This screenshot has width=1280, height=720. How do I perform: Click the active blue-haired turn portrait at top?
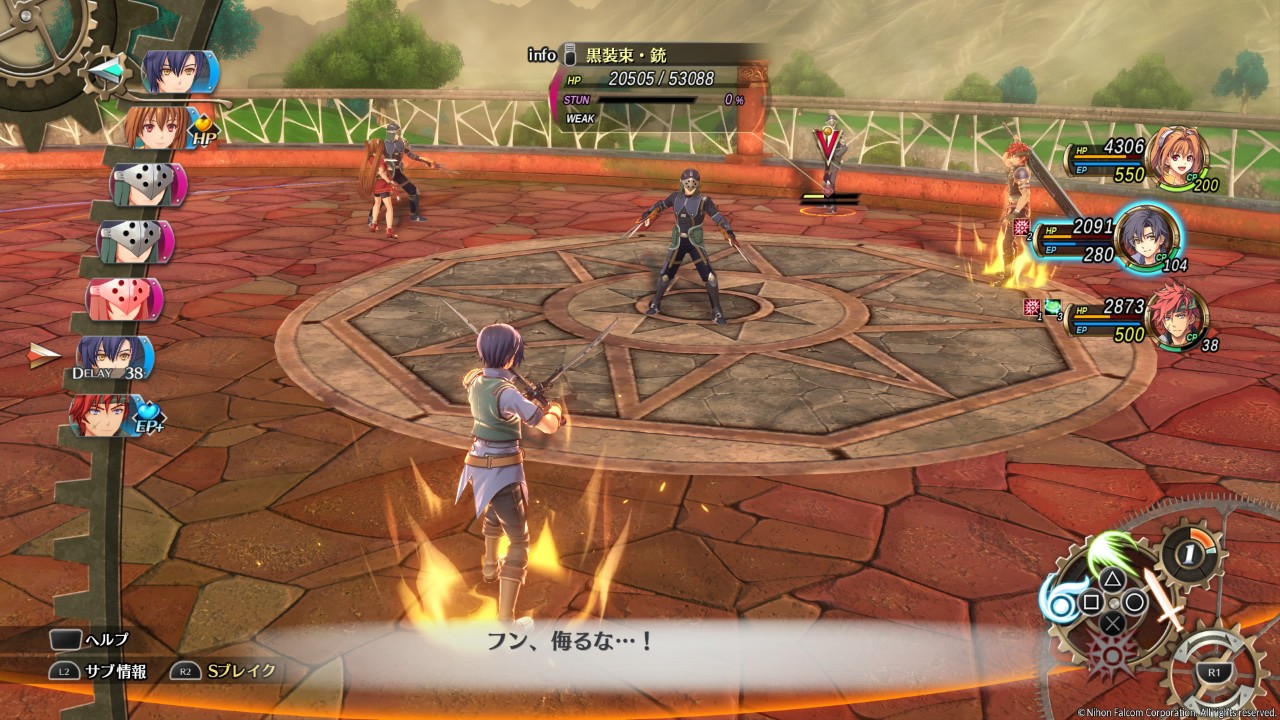click(178, 72)
